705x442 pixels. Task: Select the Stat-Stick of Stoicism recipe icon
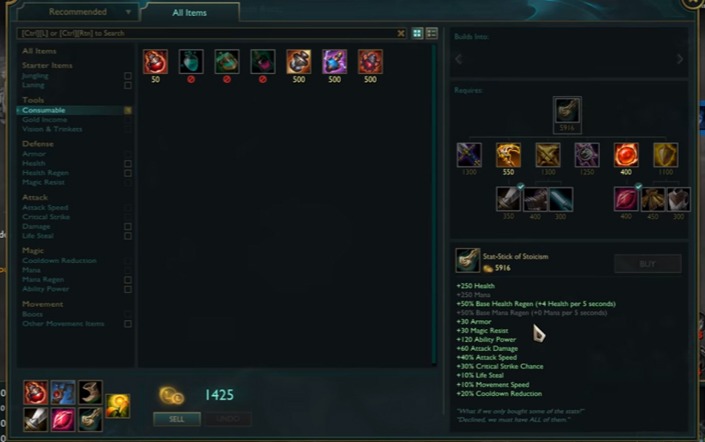tap(568, 109)
